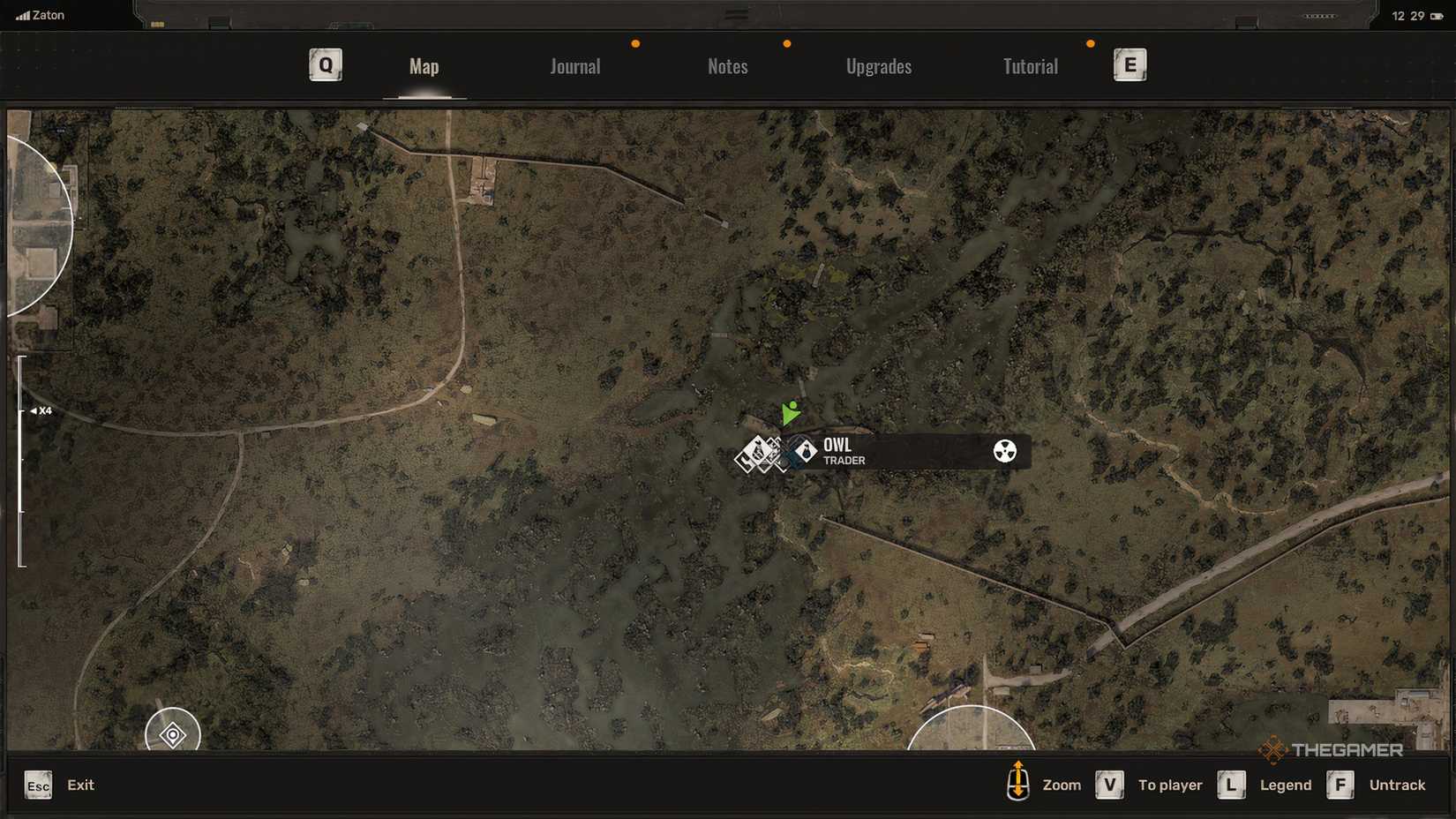The height and width of the screenshot is (819, 1456).
Task: Click the mouse-scroll Zoom icon in bottom bar
Action: pos(1019,784)
